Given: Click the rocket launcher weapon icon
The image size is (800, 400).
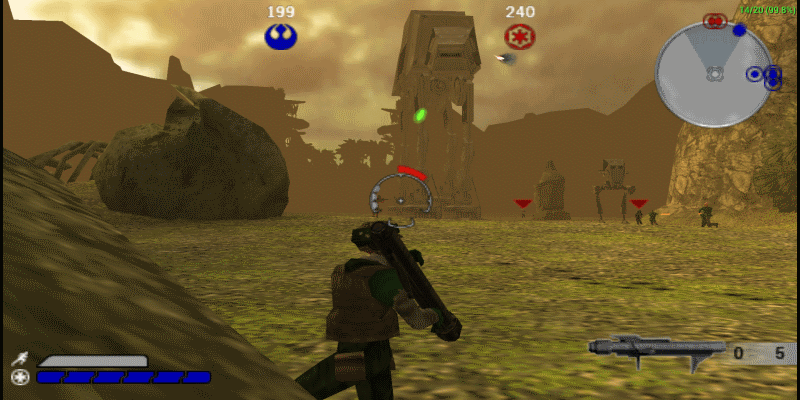Looking at the screenshot, I should (655, 349).
